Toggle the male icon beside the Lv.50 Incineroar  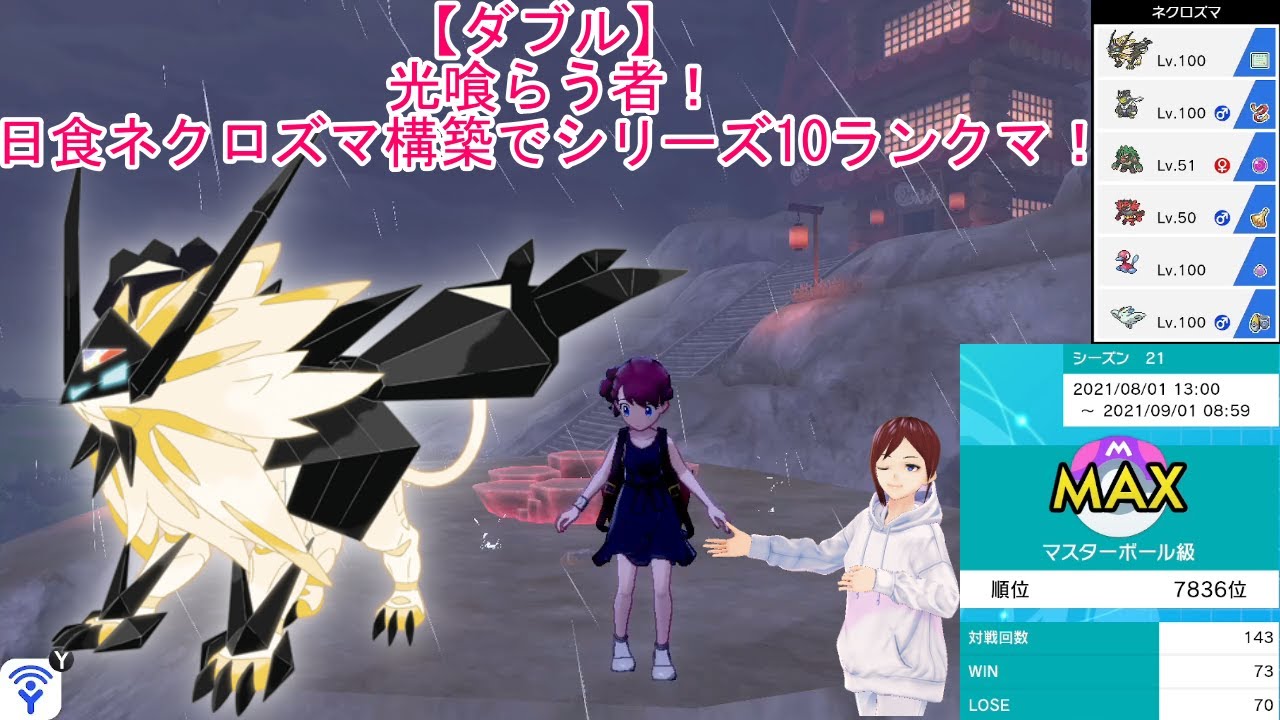pos(1221,217)
